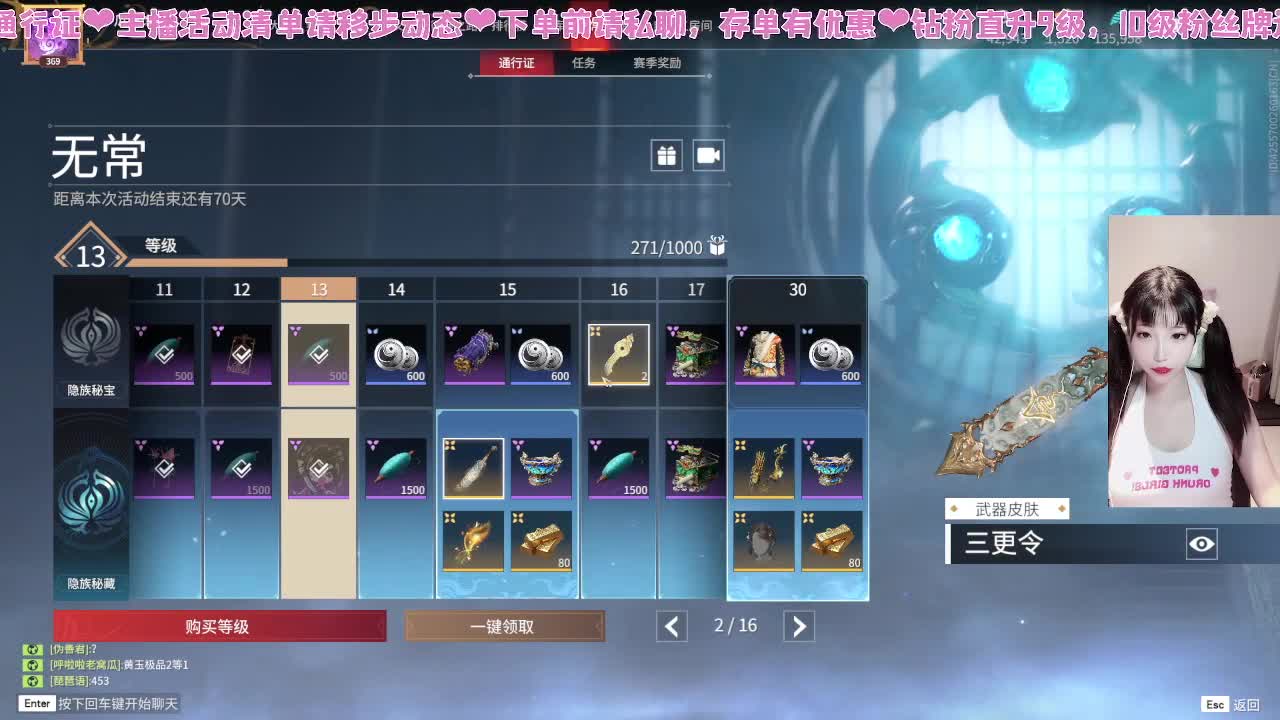Preview the 三更令 weapon skin with the eye icon
Screen dimensions: 1280x720
[x=1204, y=543]
